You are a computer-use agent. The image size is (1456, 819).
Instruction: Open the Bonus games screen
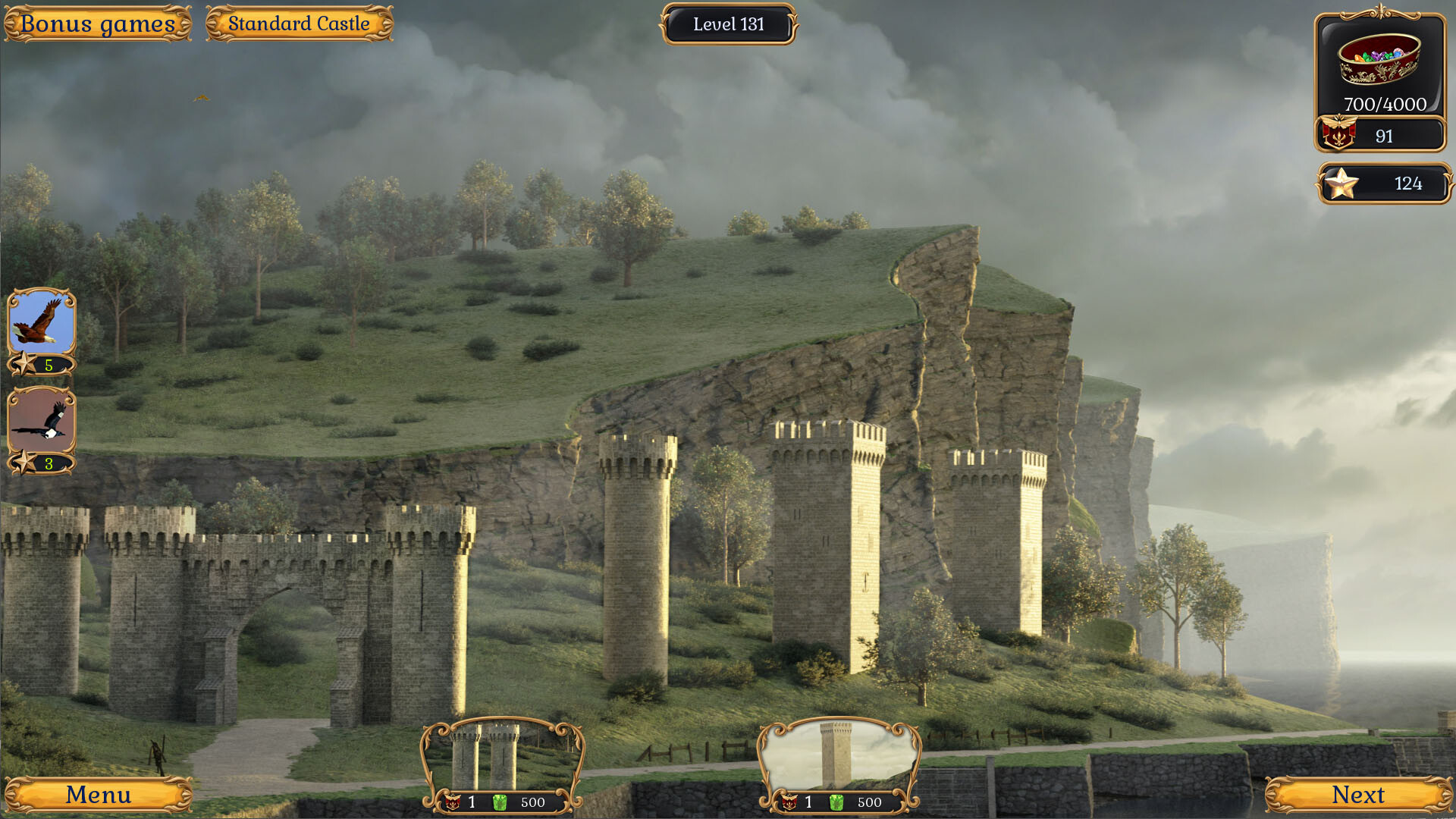click(98, 24)
